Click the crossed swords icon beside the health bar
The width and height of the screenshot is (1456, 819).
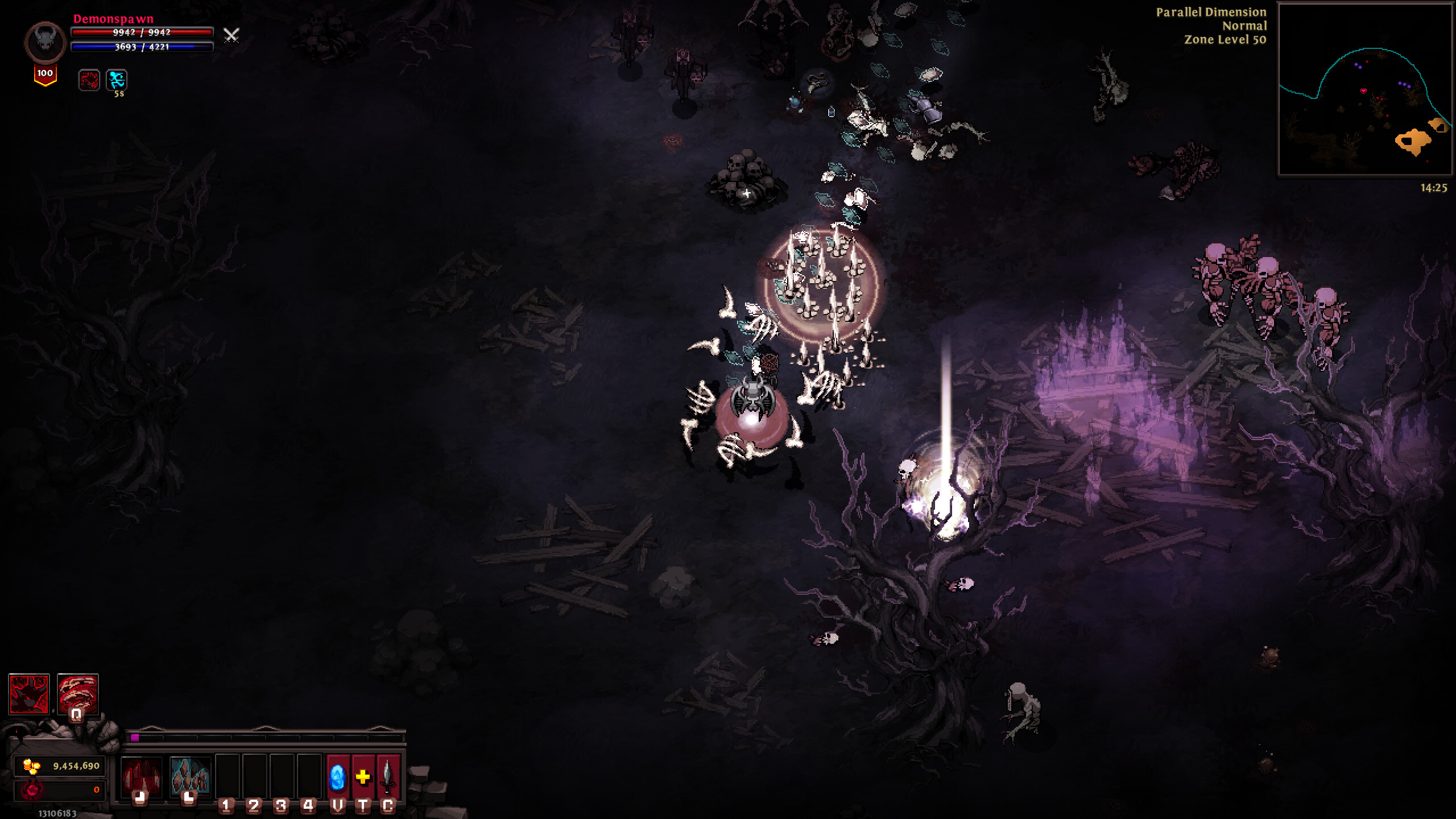tap(230, 37)
